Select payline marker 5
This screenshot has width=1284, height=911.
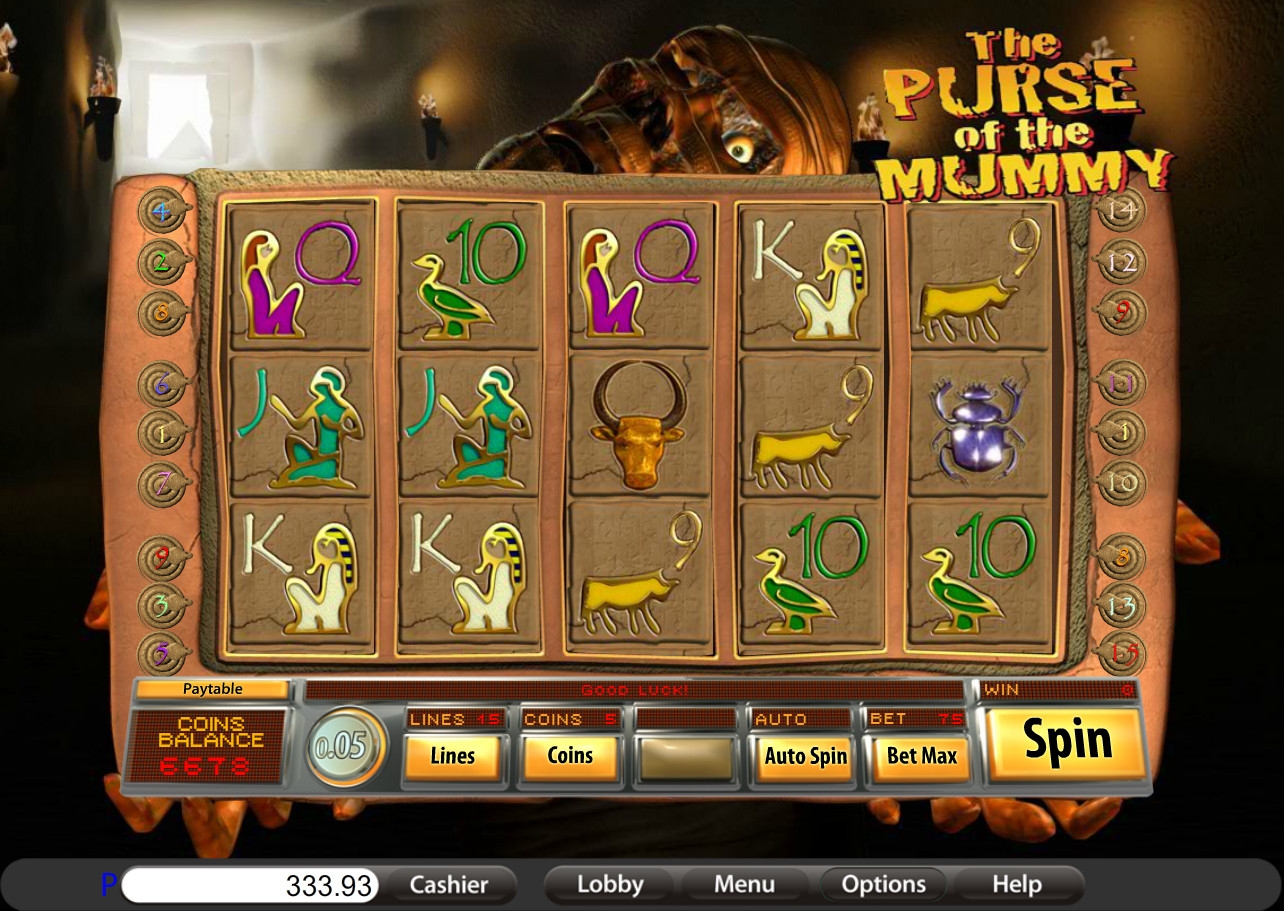[160, 653]
